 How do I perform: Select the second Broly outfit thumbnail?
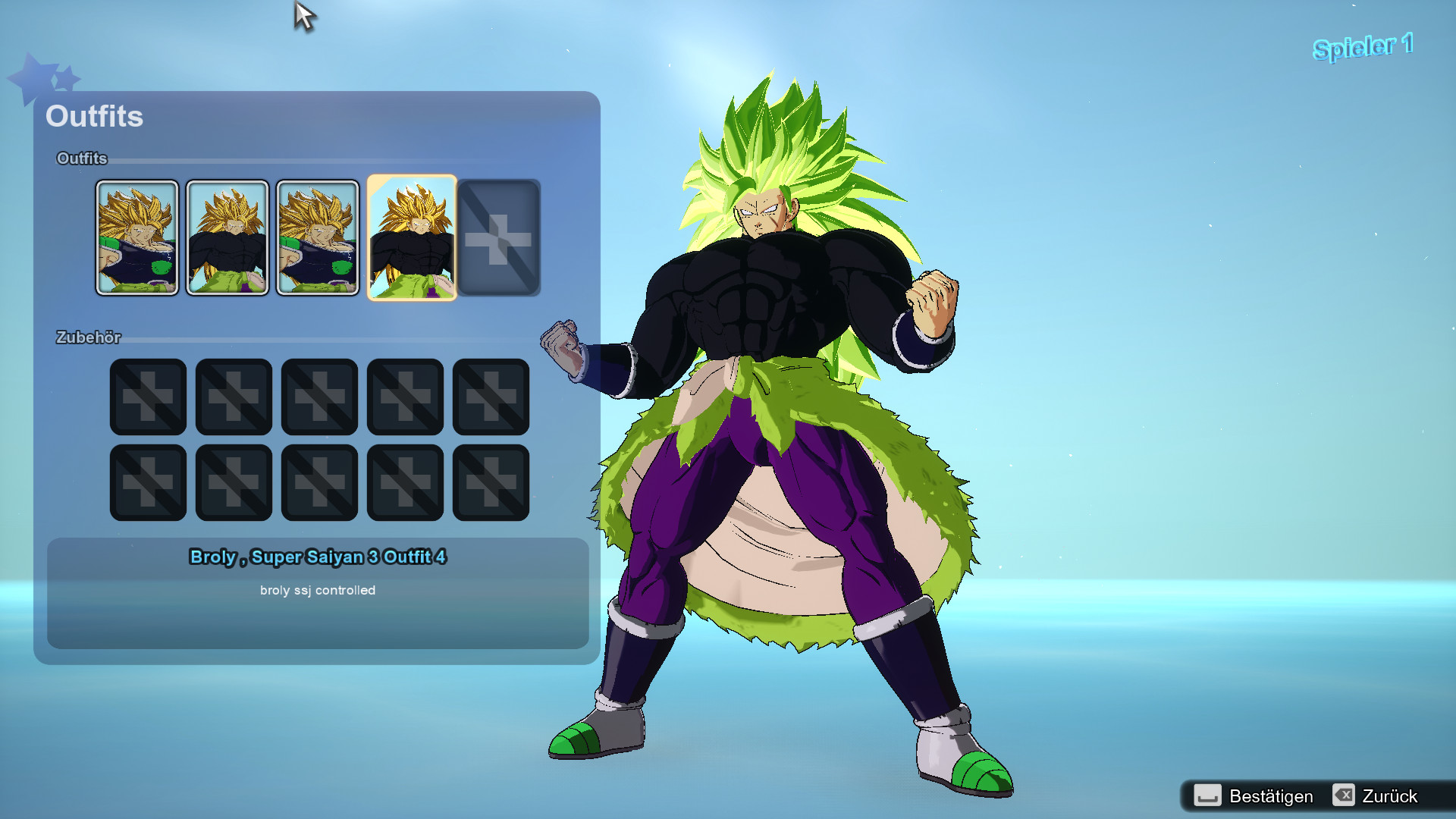coord(227,237)
